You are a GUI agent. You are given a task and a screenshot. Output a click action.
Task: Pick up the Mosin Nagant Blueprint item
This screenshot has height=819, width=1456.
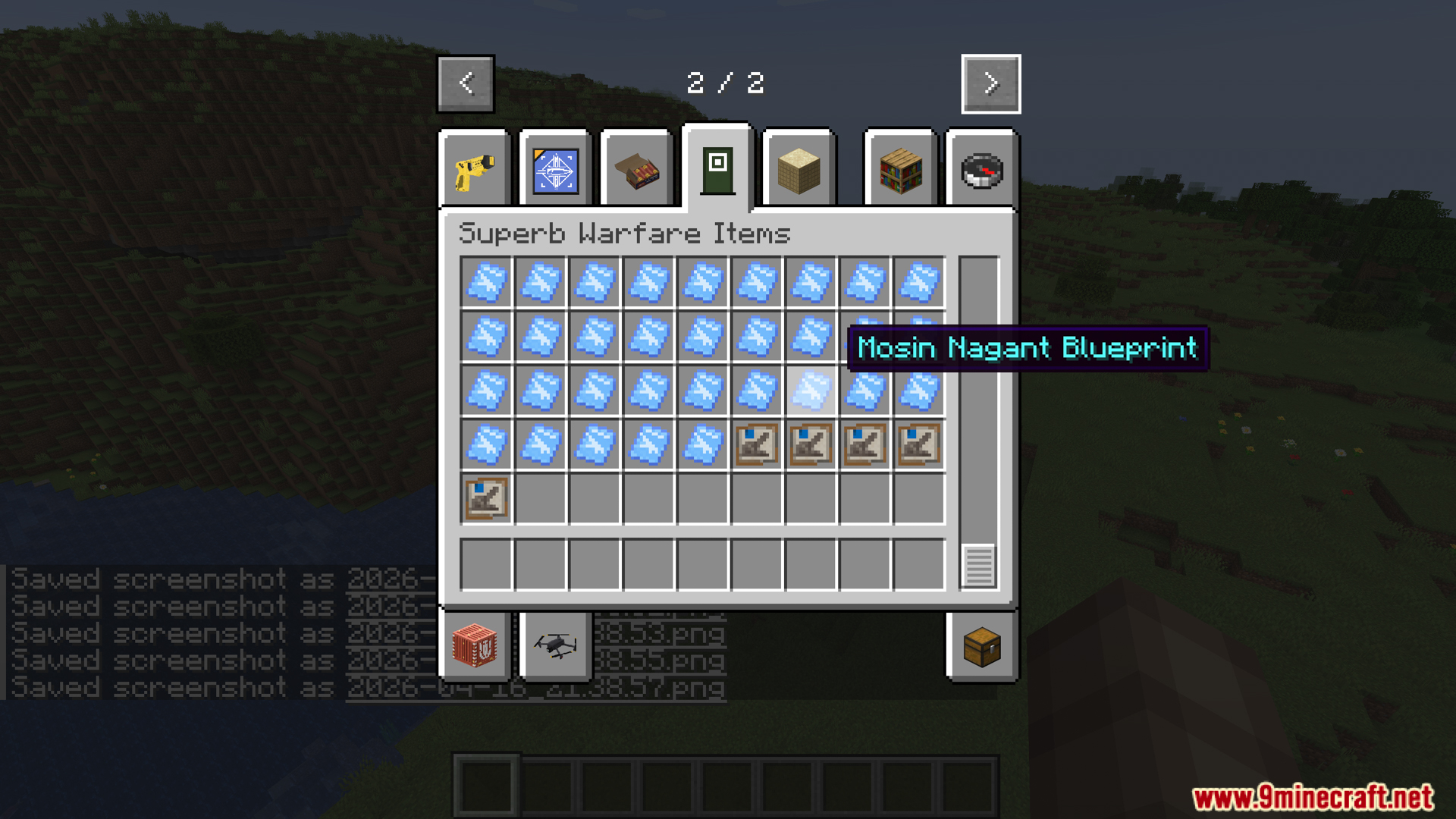pyautogui.click(x=811, y=391)
